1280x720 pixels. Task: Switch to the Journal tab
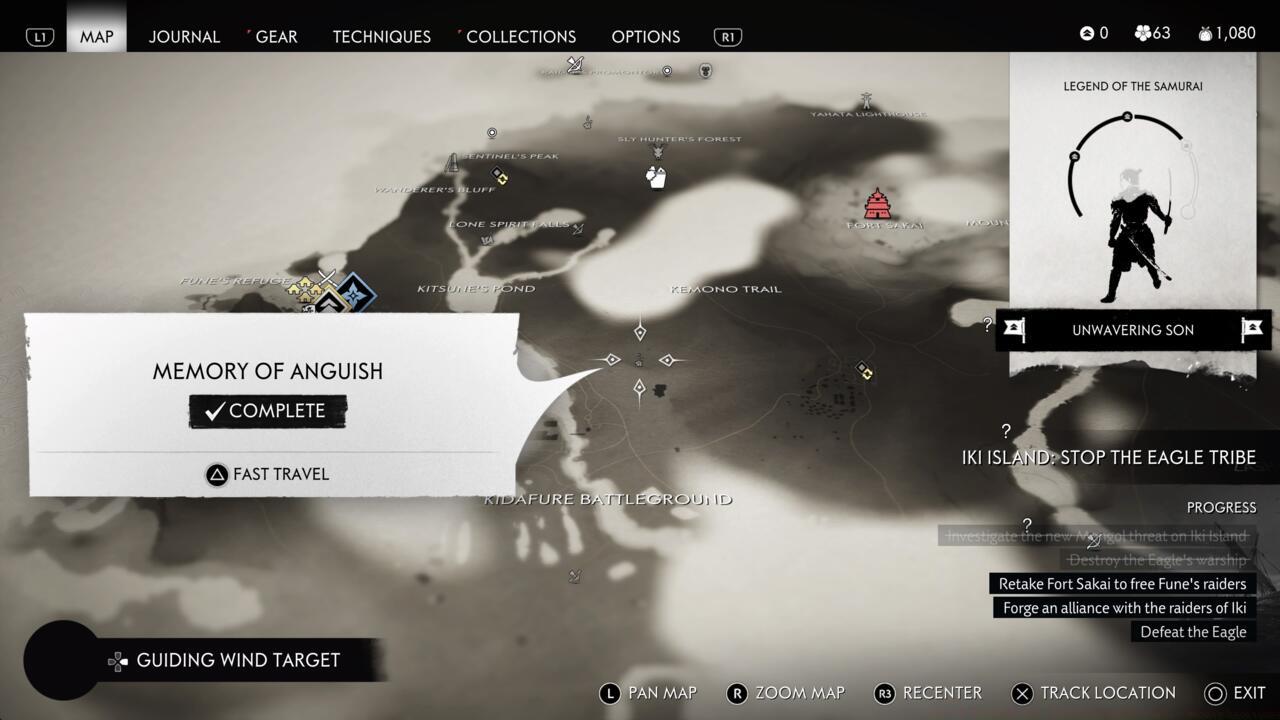184,36
